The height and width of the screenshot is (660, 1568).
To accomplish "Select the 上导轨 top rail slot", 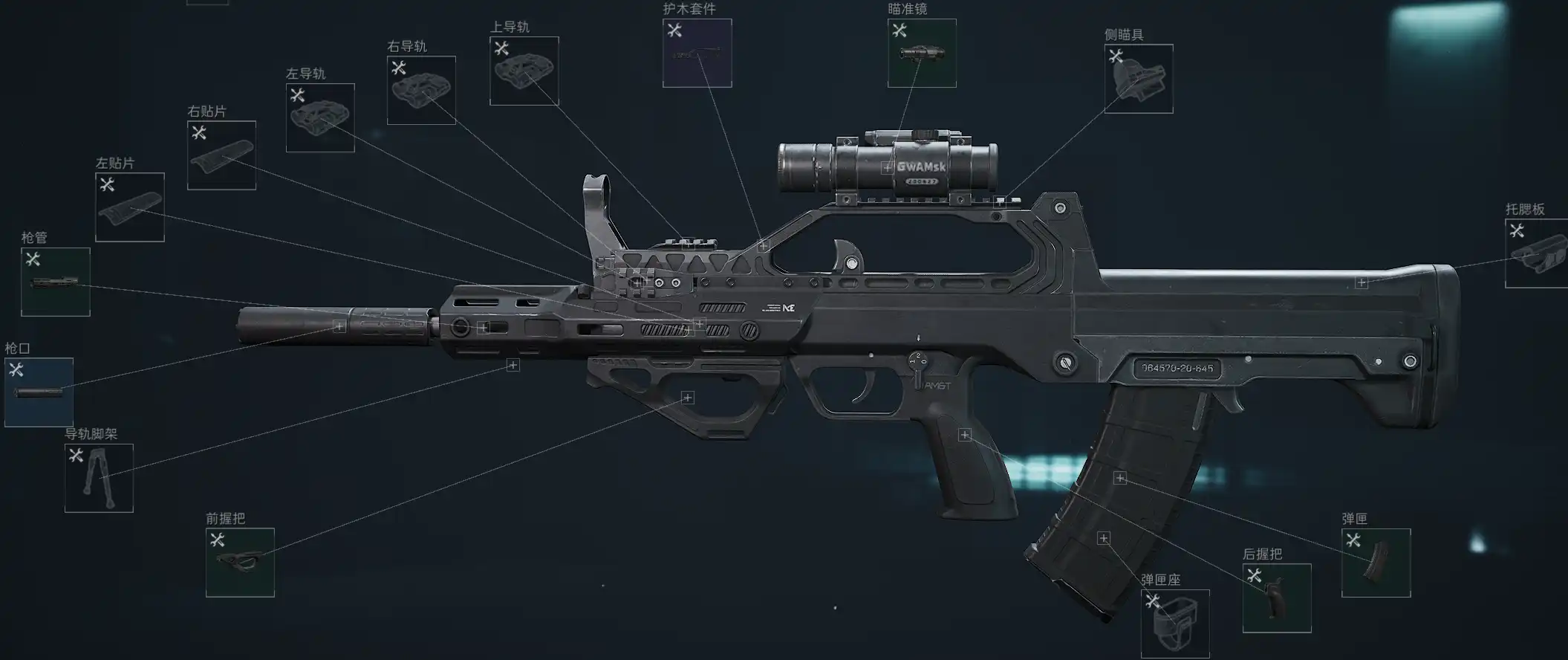I will click(524, 71).
